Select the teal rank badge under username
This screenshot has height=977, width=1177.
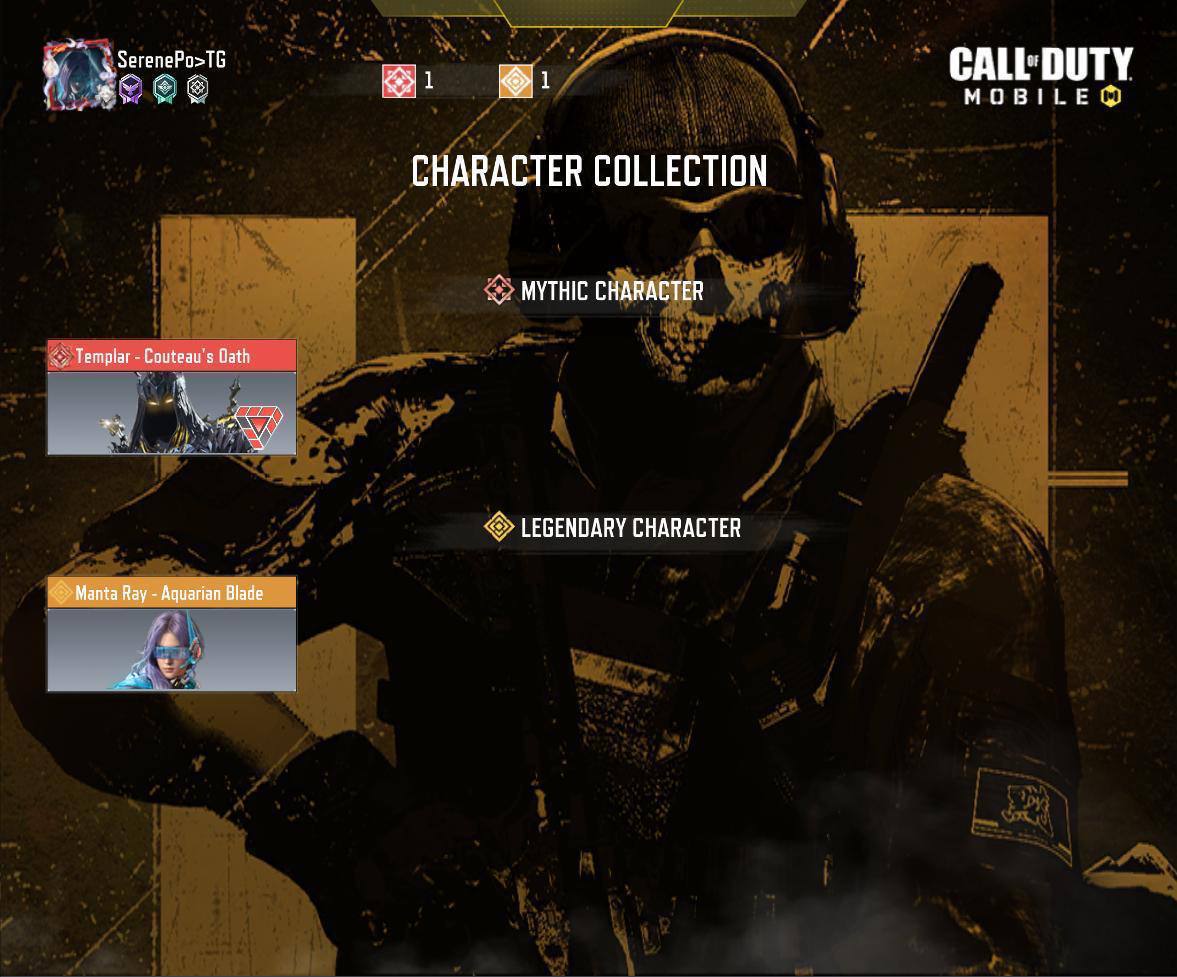coord(164,90)
